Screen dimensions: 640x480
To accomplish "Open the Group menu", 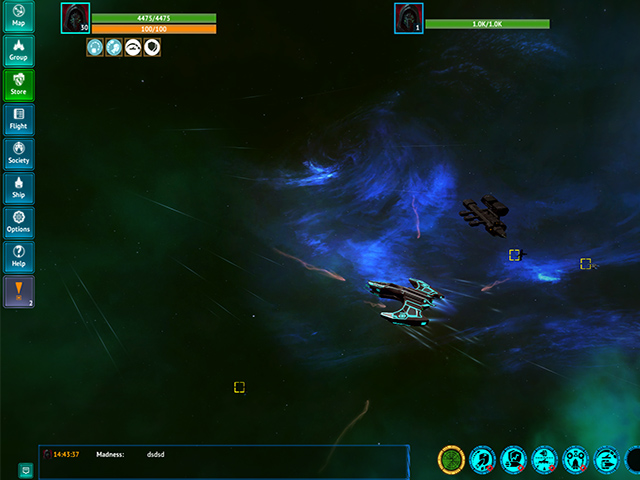I will click(x=18, y=51).
